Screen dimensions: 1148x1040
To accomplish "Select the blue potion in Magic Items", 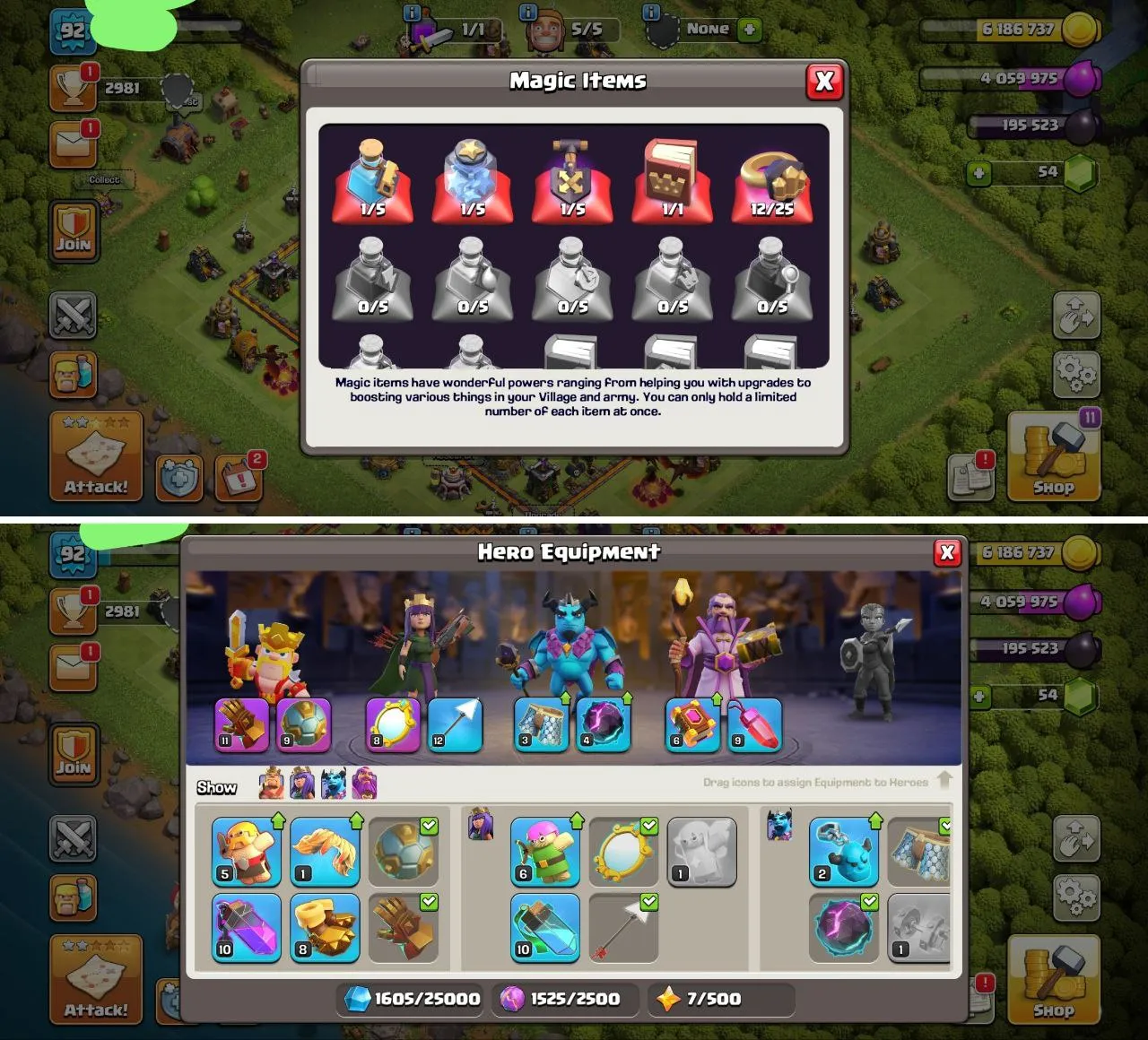I will click(374, 179).
